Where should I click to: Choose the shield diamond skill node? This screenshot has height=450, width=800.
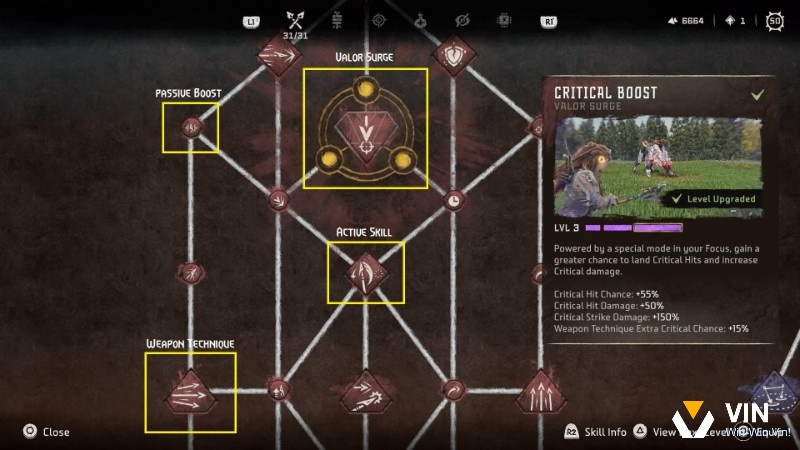tap(454, 56)
